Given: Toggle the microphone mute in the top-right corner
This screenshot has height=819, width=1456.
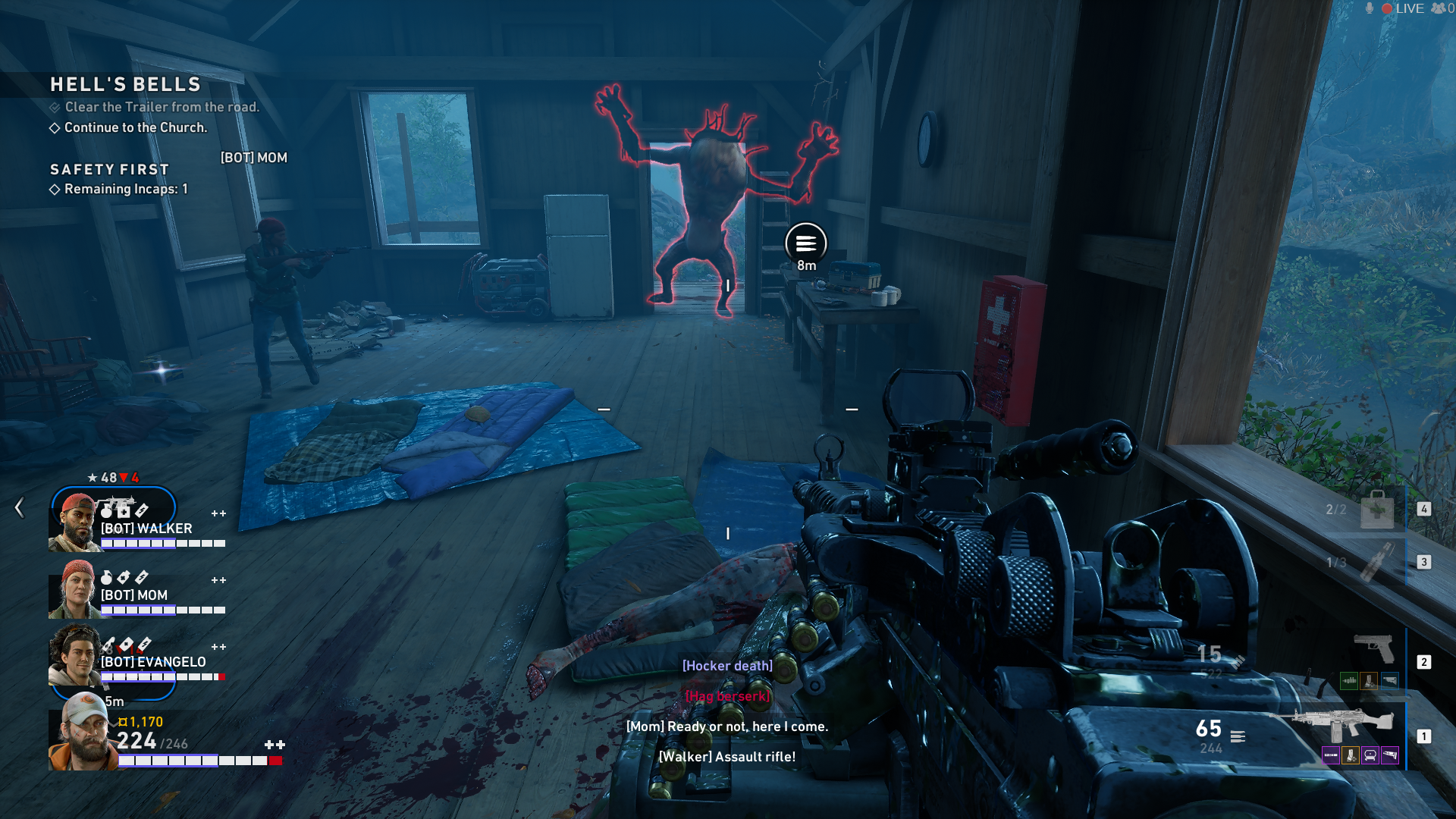Looking at the screenshot, I should click(x=1370, y=8).
